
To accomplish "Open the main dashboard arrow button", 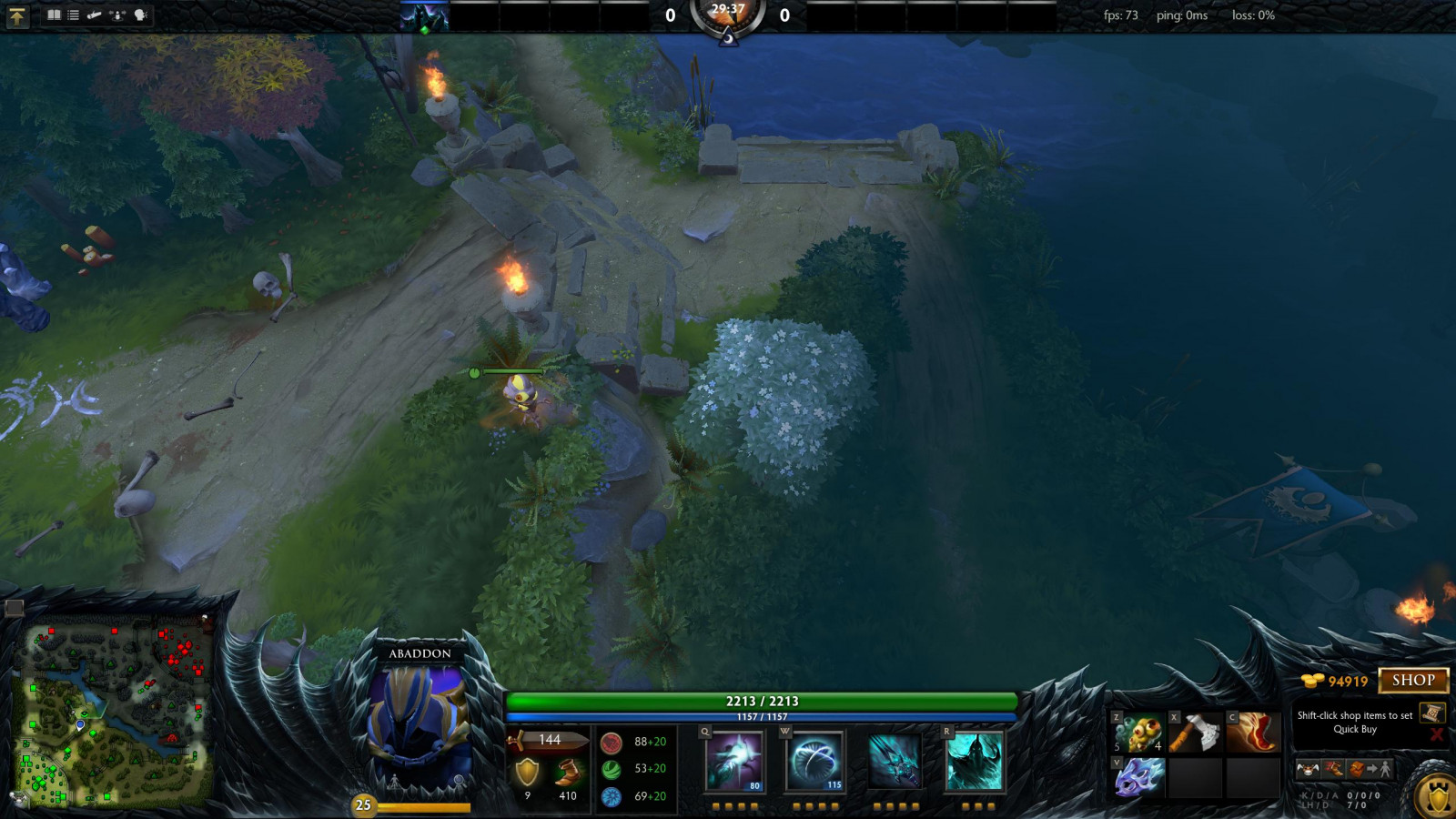I will click(17, 15).
